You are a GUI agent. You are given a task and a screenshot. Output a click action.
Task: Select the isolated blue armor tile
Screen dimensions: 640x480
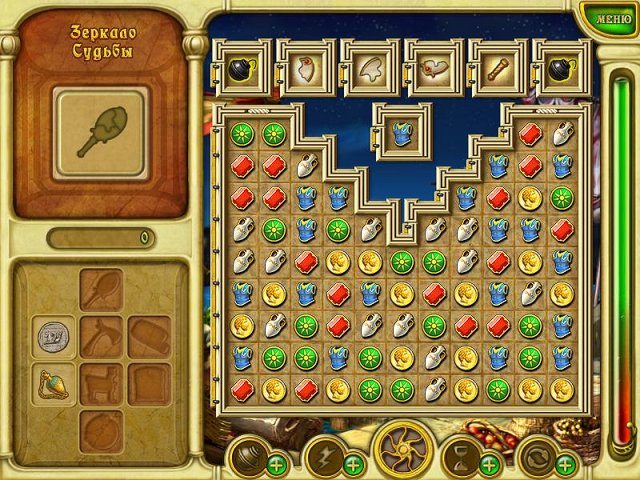402,131
